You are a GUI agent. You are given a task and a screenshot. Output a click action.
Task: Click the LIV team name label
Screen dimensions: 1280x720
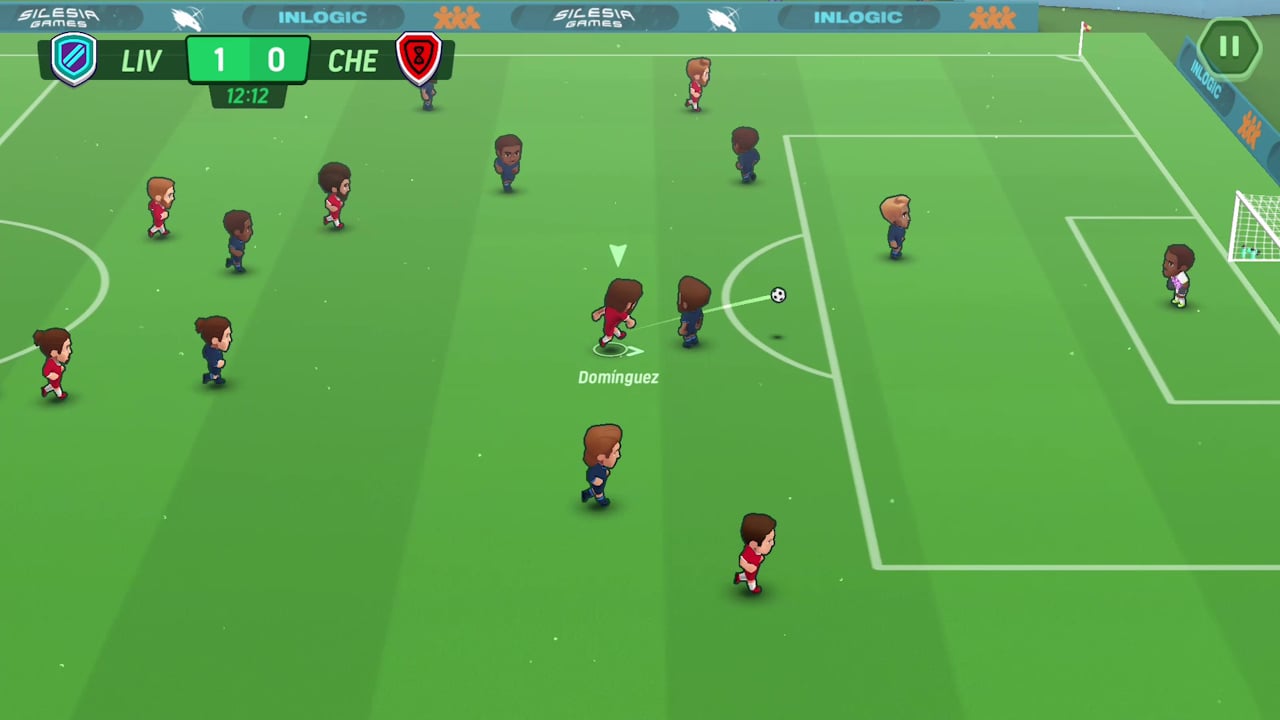(x=142, y=60)
